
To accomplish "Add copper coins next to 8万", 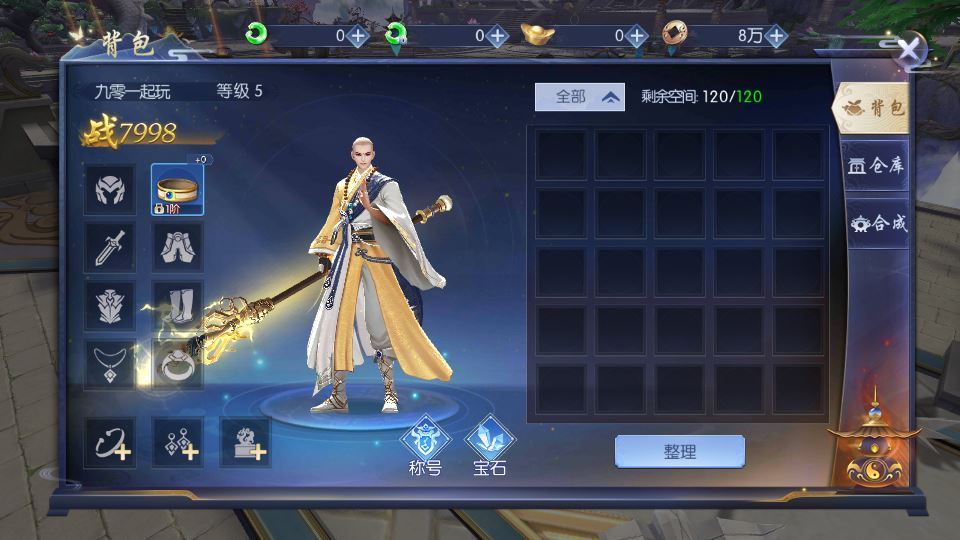I will pyautogui.click(x=777, y=35).
